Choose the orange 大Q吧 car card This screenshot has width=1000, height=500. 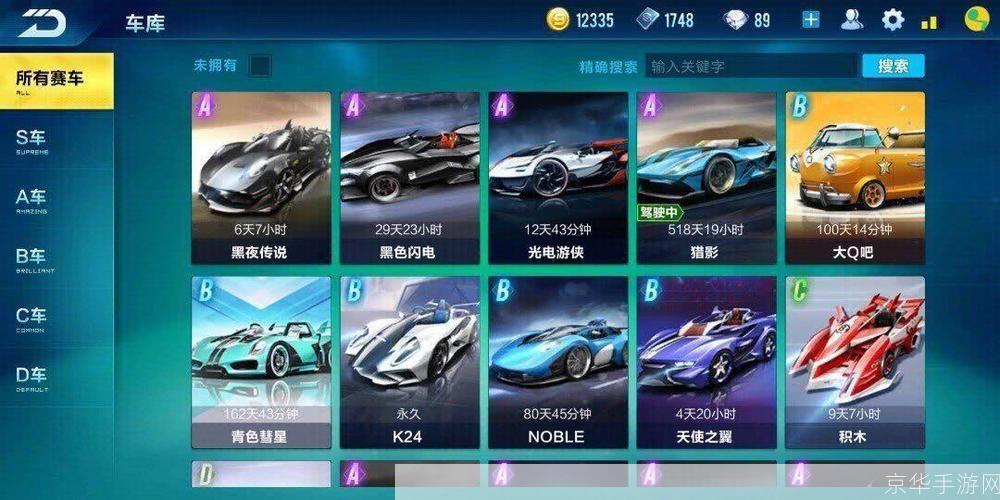(854, 178)
